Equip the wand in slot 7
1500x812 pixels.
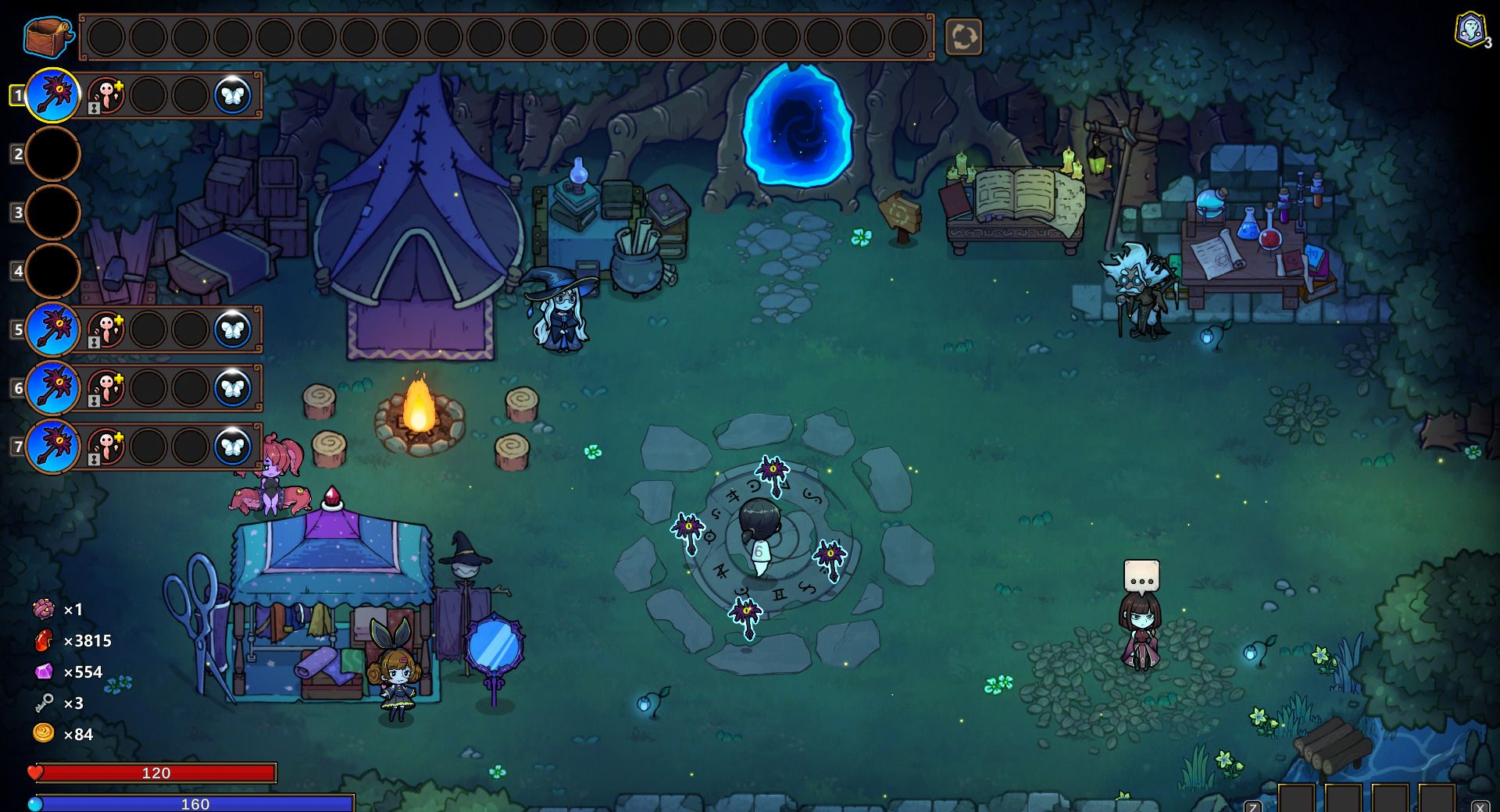click(53, 447)
